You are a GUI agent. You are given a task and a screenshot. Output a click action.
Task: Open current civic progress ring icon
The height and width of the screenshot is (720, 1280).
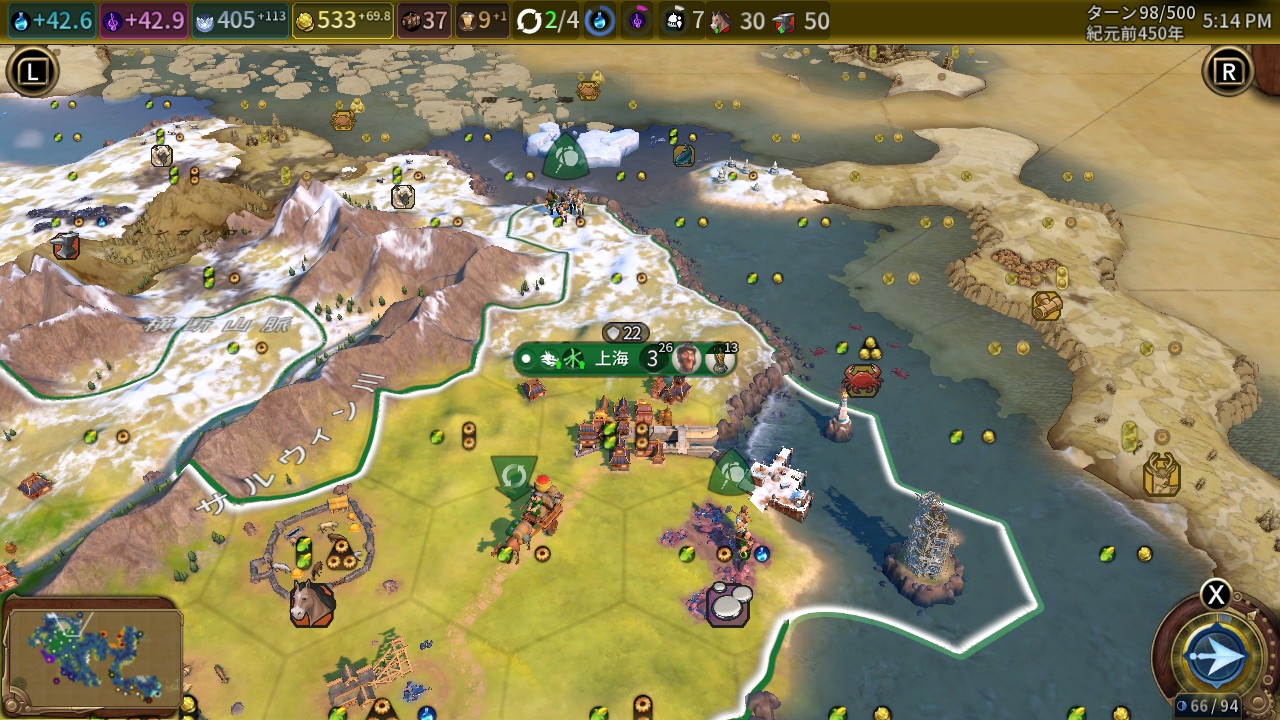(638, 21)
